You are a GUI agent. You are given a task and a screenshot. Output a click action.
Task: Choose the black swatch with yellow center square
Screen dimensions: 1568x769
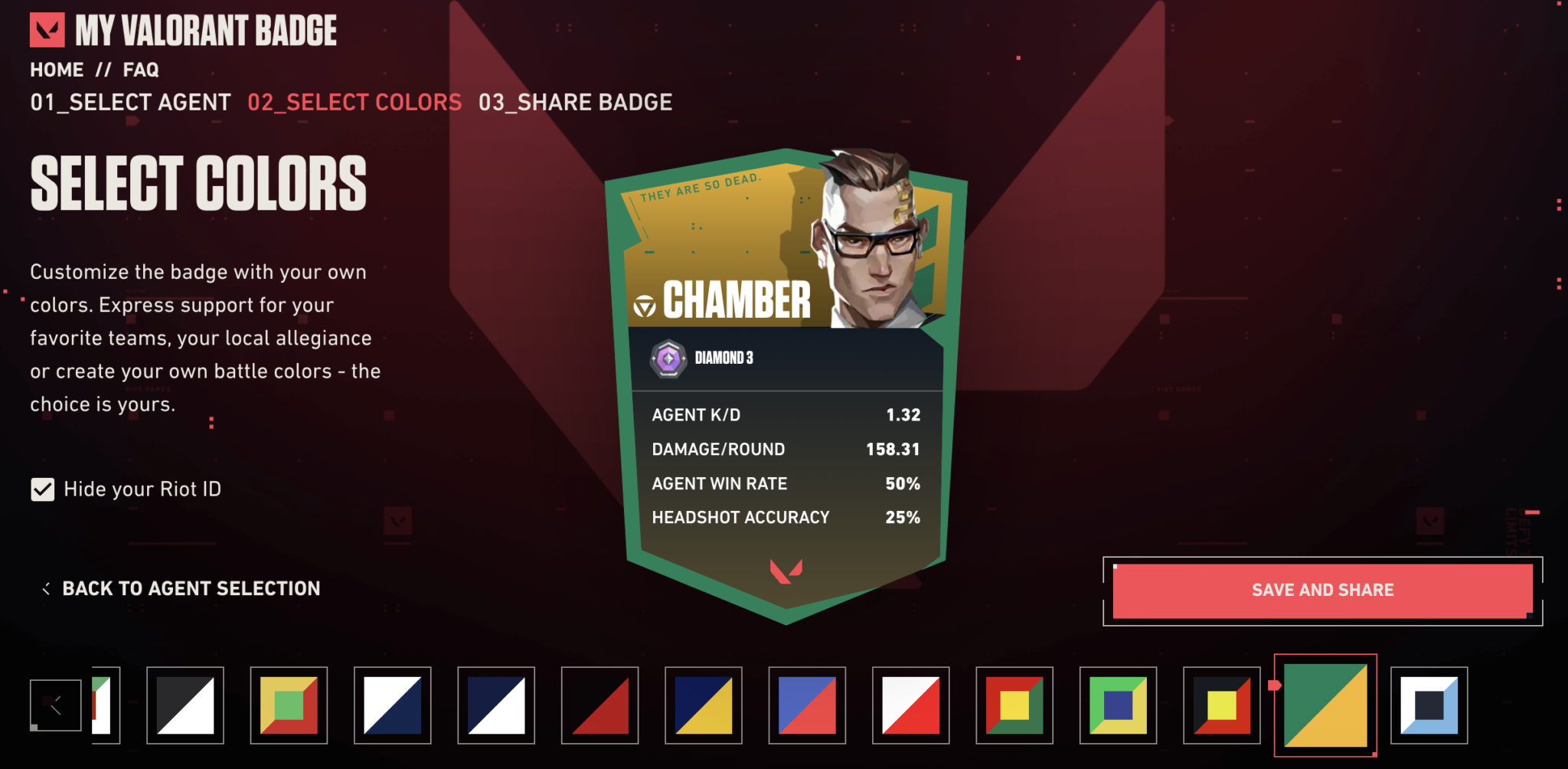[1222, 705]
